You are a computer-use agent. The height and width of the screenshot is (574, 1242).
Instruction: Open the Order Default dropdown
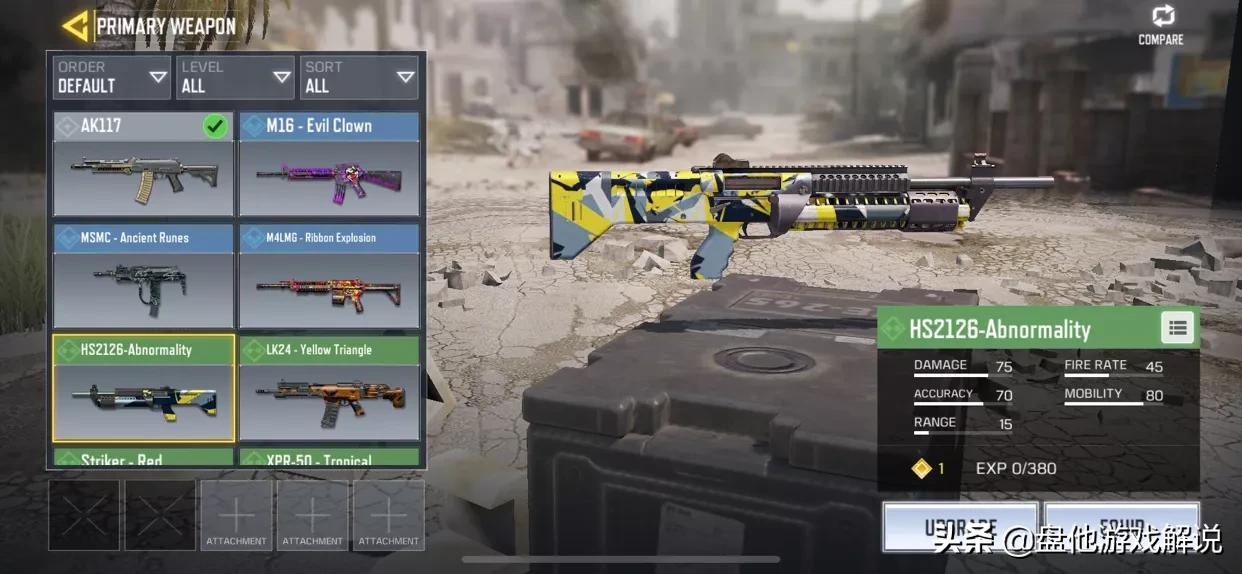point(112,77)
